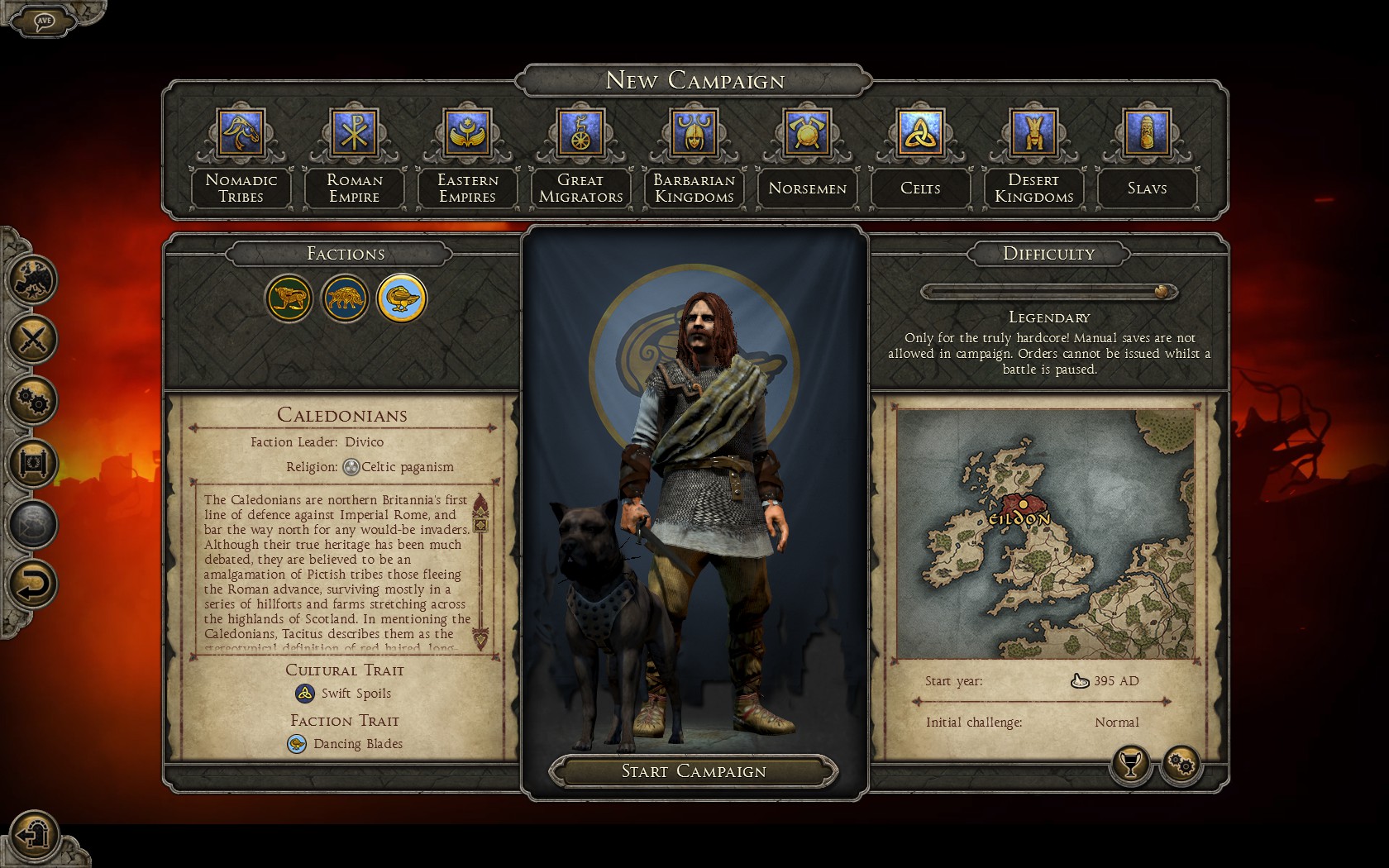Switch to the Norsemen cultures
Image resolution: width=1389 pixels, height=868 pixels.
[807, 134]
